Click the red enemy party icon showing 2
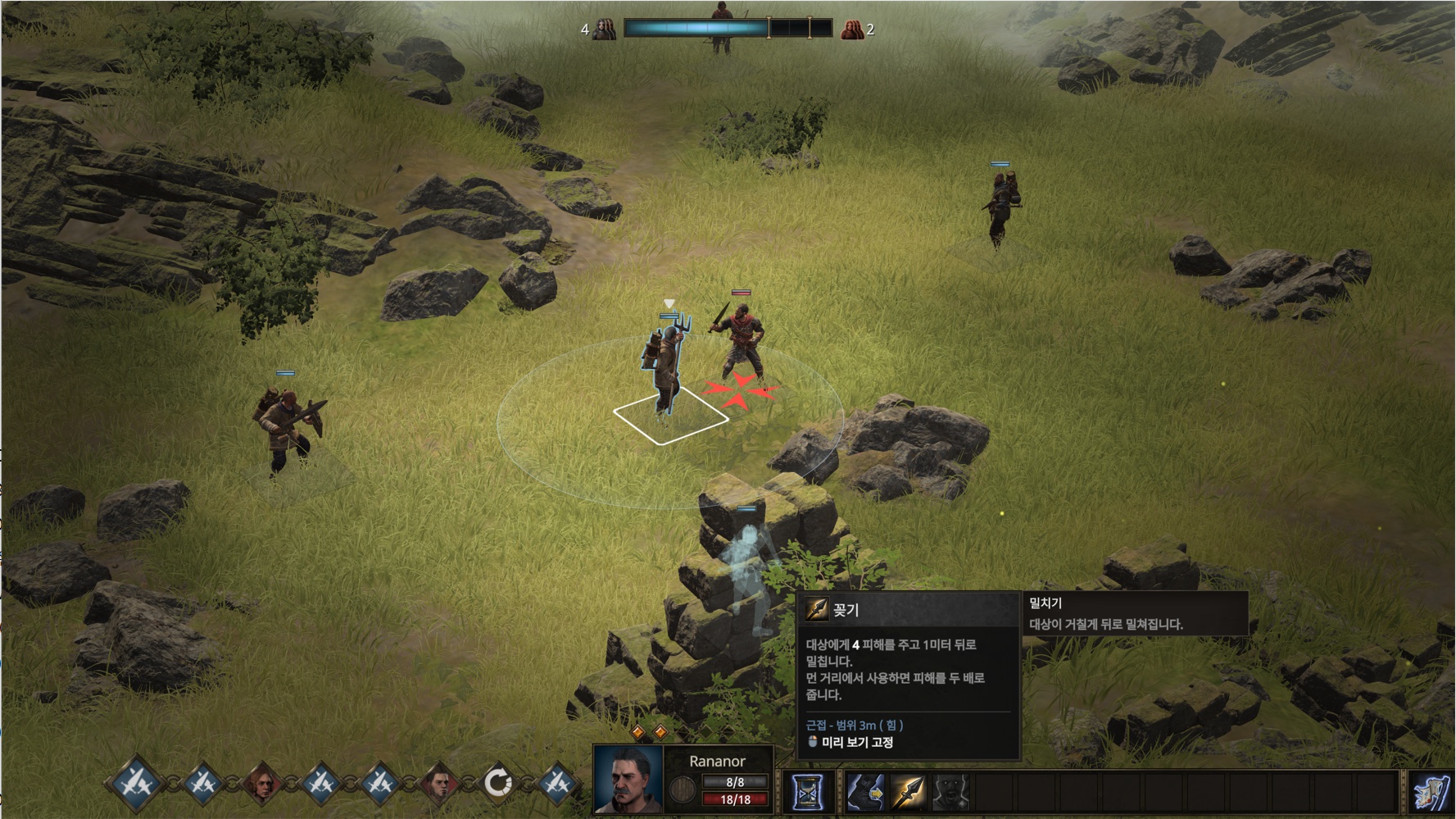This screenshot has height=819, width=1456. 852,30
